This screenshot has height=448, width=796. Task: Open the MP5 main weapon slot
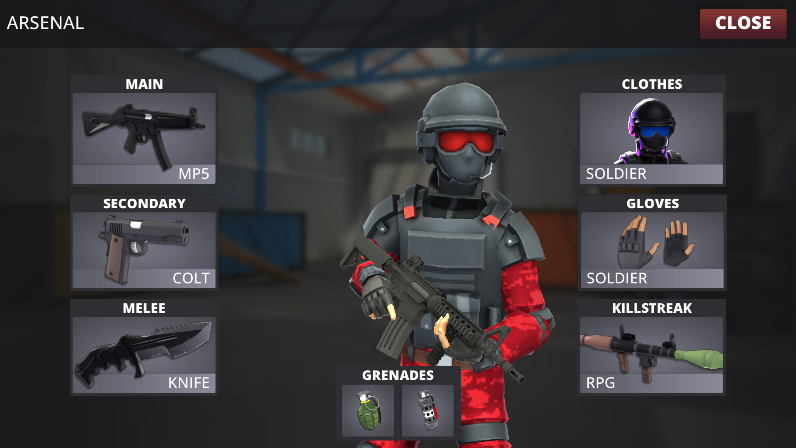[144, 138]
